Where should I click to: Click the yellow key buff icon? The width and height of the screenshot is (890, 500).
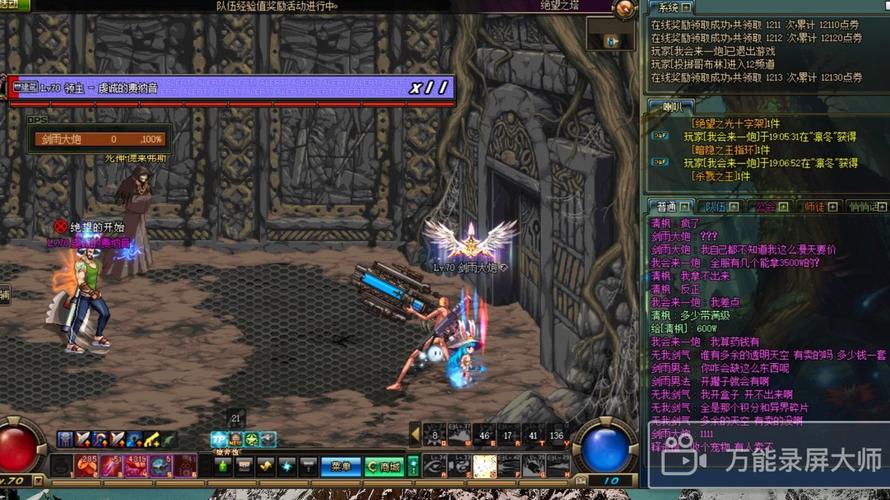point(152,439)
